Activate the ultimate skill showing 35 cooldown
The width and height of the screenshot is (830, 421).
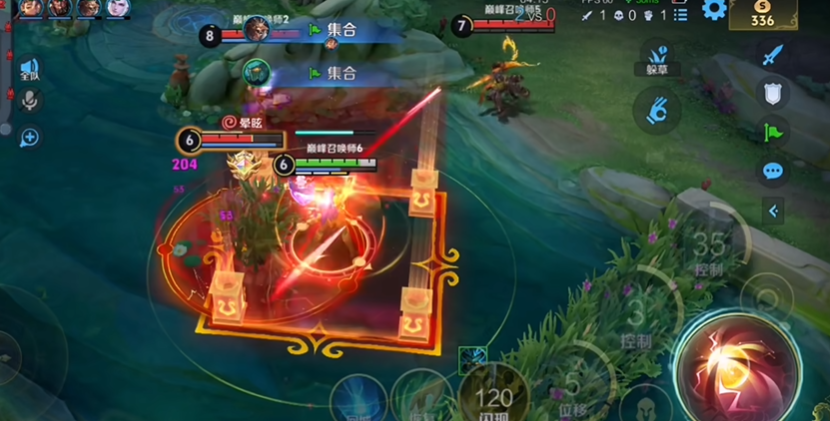pos(711,246)
